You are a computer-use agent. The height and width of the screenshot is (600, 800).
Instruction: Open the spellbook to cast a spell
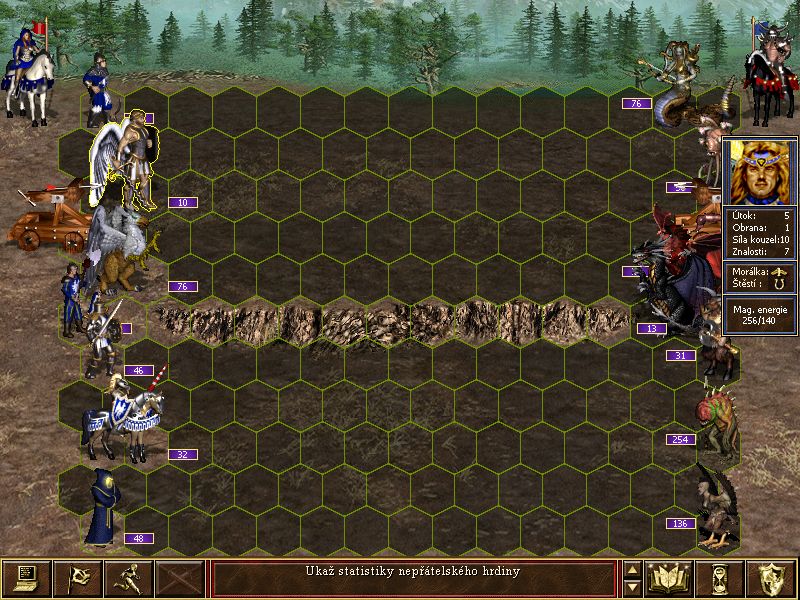coord(670,578)
